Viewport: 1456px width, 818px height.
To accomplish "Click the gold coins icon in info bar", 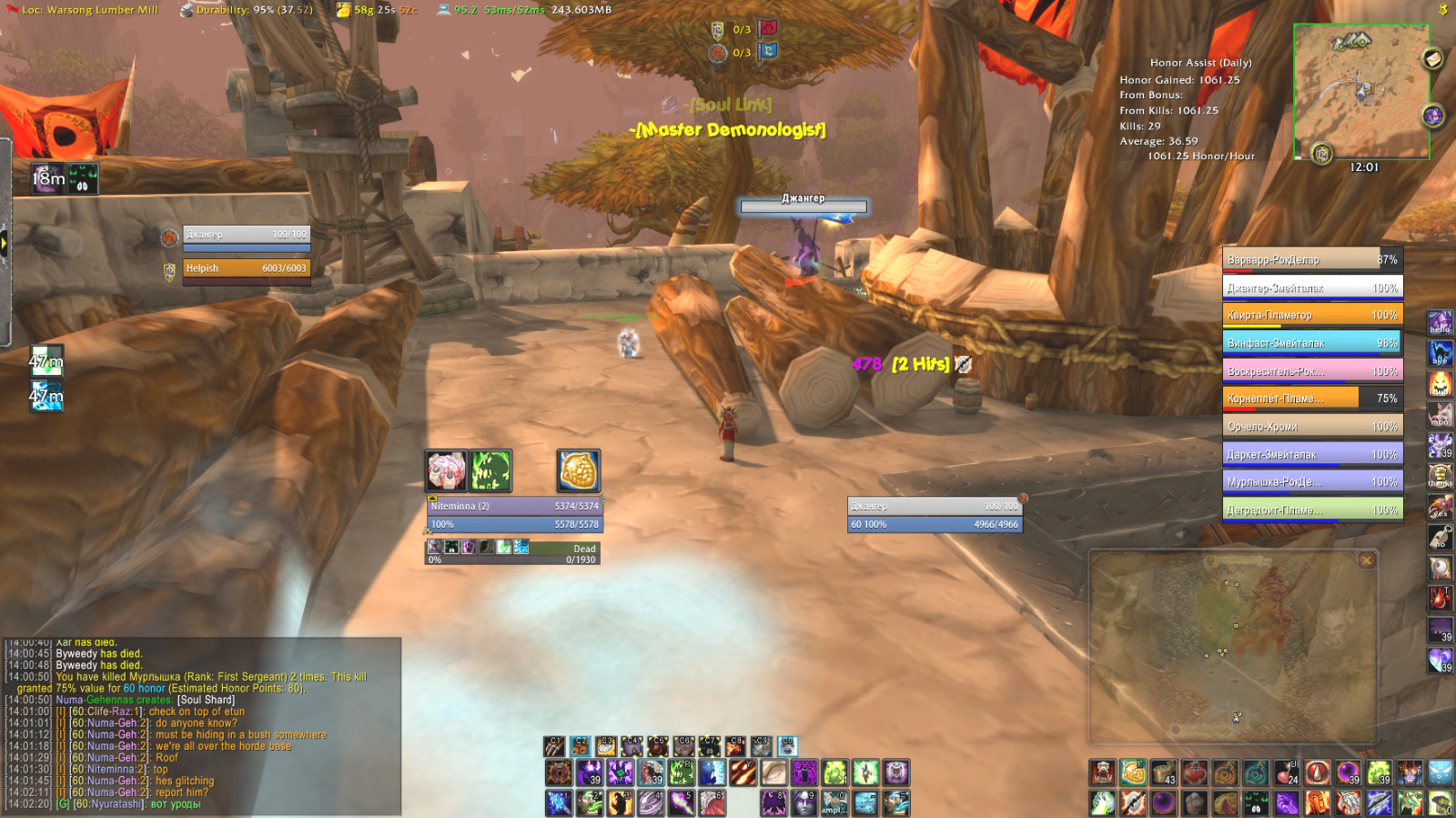I will click(343, 10).
